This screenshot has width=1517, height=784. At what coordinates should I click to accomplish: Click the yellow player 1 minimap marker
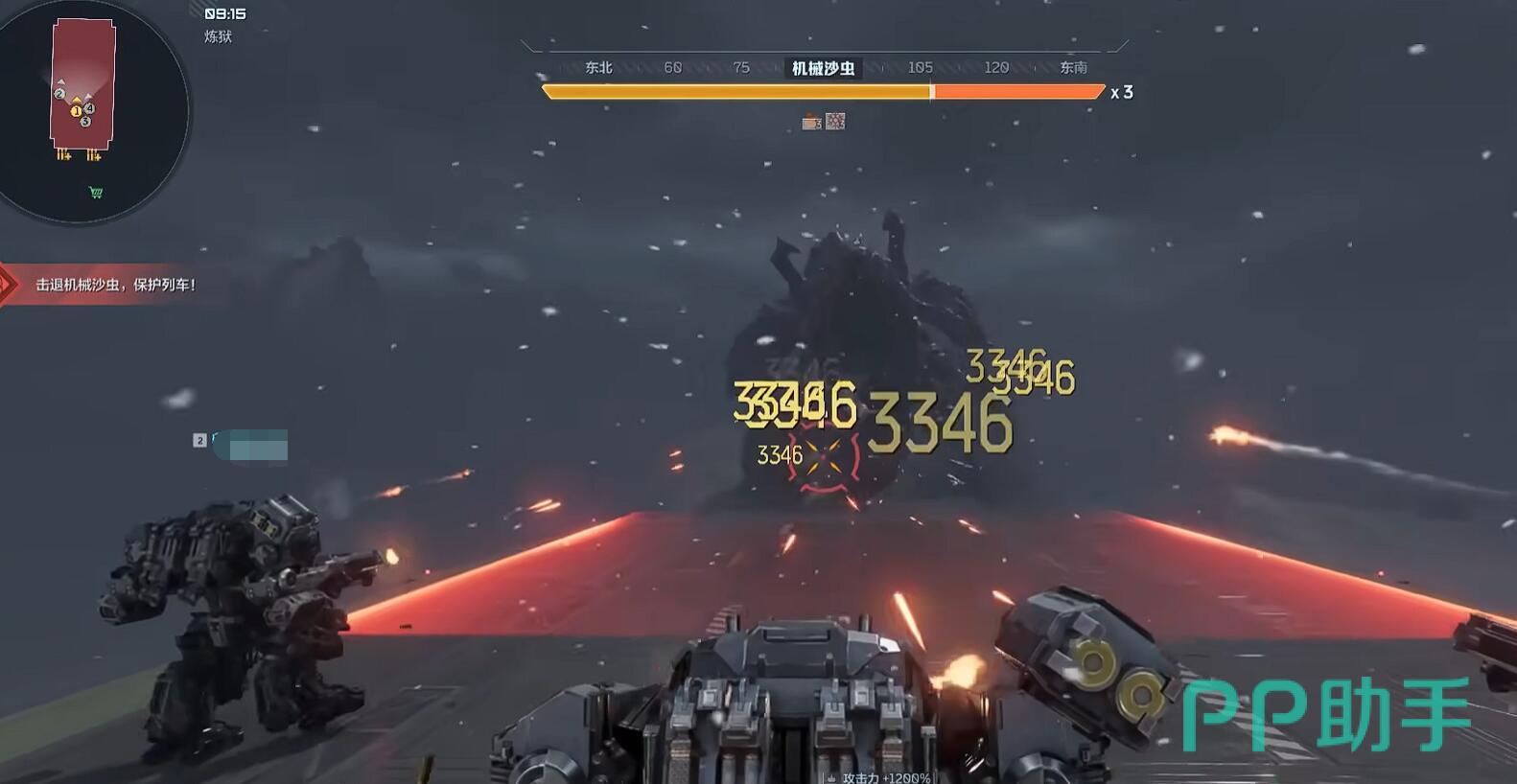coord(77,111)
